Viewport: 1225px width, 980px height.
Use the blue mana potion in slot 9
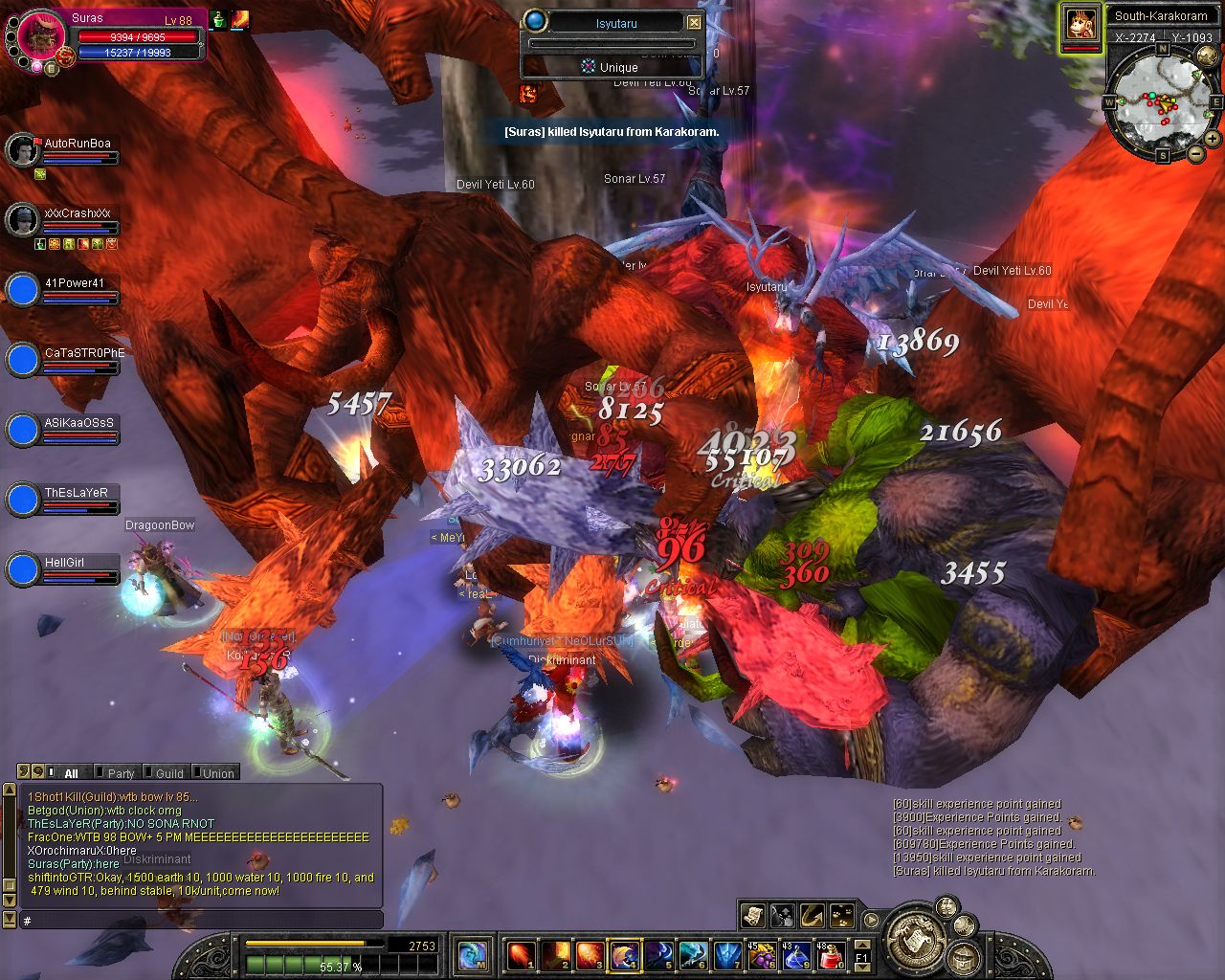click(x=797, y=954)
